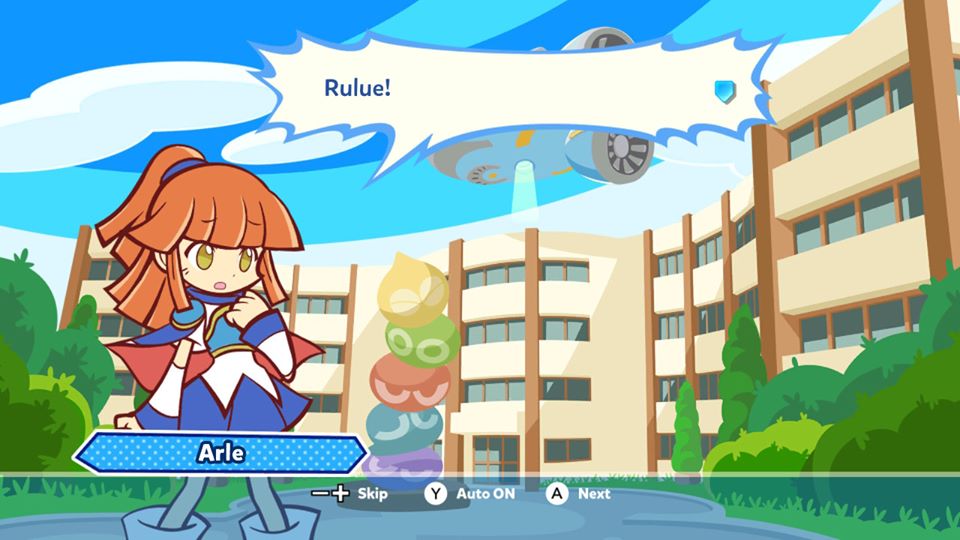Viewport: 960px width, 540px height.
Task: Click the blue advance marker in the speech bubble
Action: coord(724,91)
